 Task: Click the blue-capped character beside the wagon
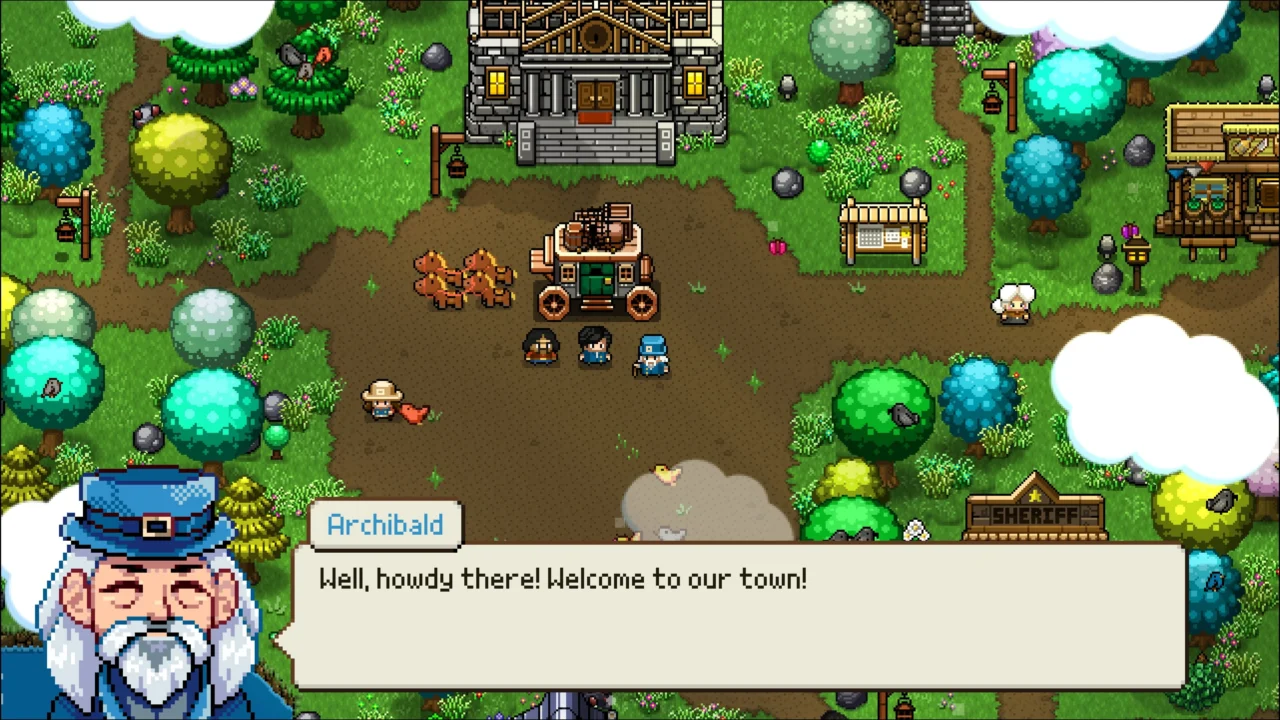pos(651,355)
